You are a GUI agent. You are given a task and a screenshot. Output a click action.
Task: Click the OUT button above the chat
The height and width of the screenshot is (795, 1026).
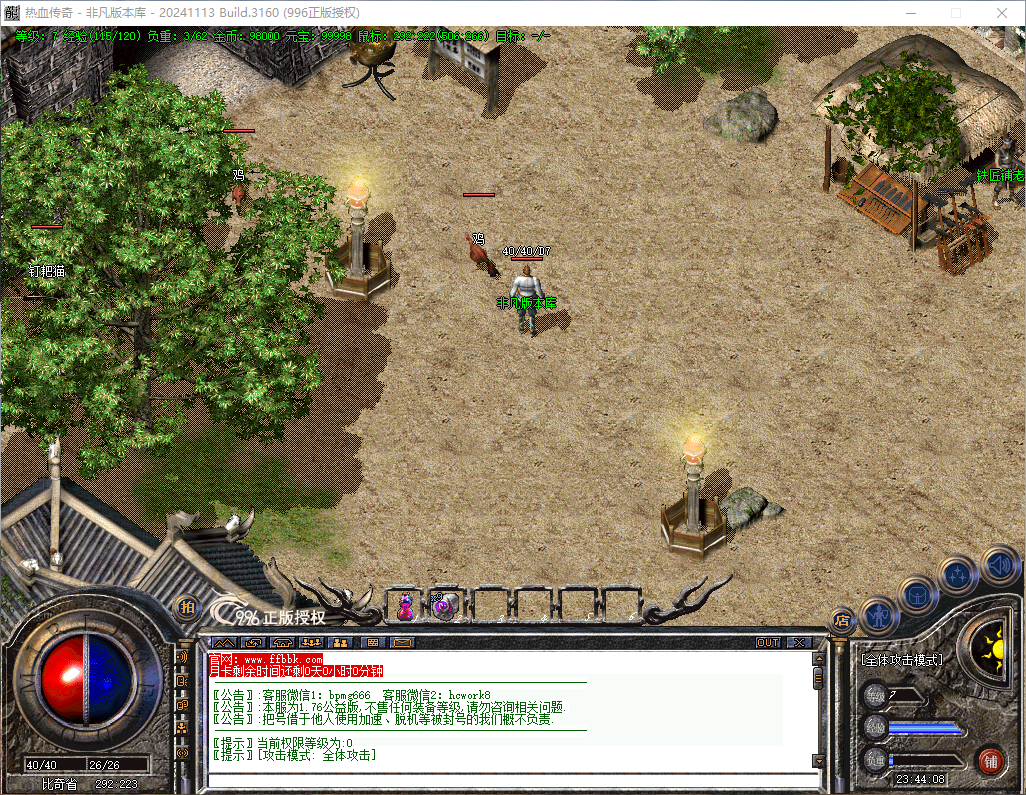[767, 642]
